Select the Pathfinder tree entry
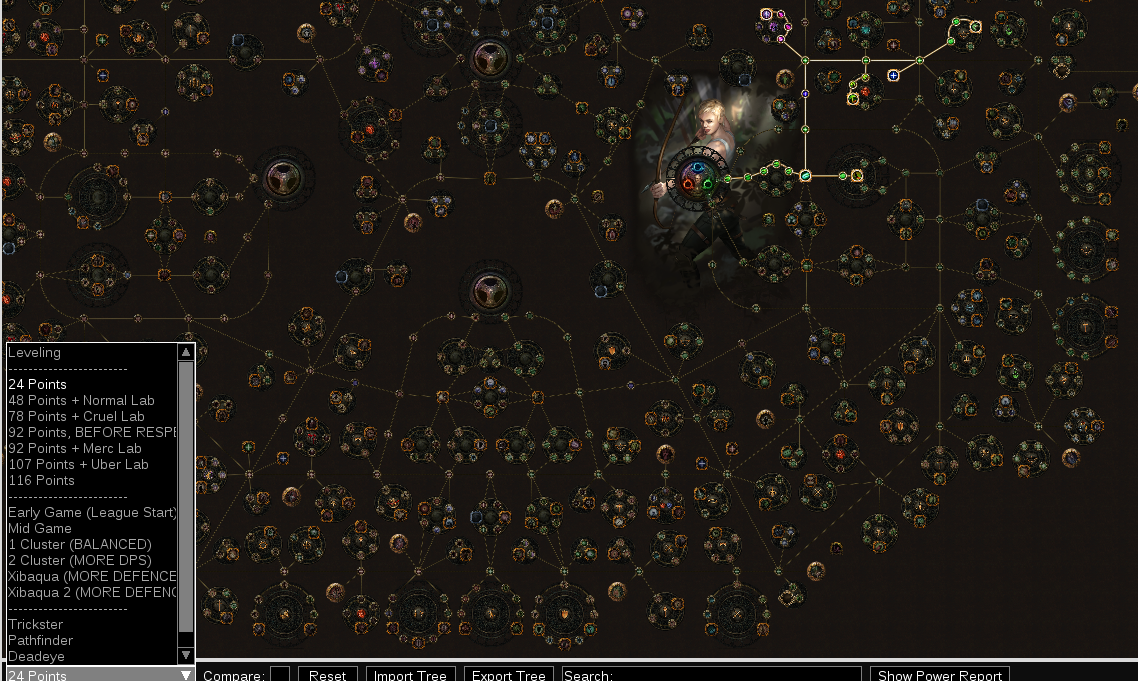Screen dimensions: 1138x681 [x=41, y=640]
